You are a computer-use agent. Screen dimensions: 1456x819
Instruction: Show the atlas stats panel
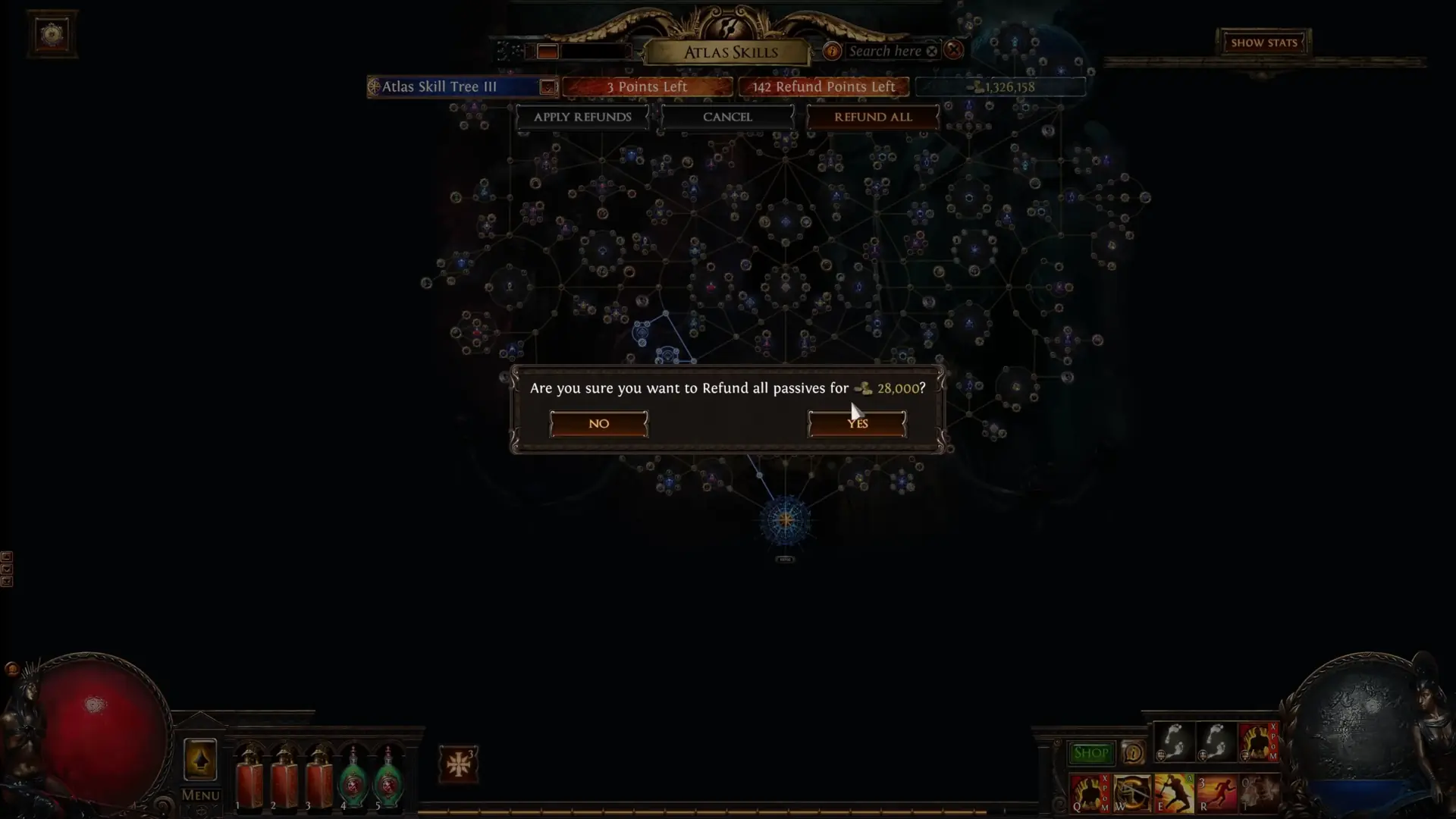click(1263, 42)
